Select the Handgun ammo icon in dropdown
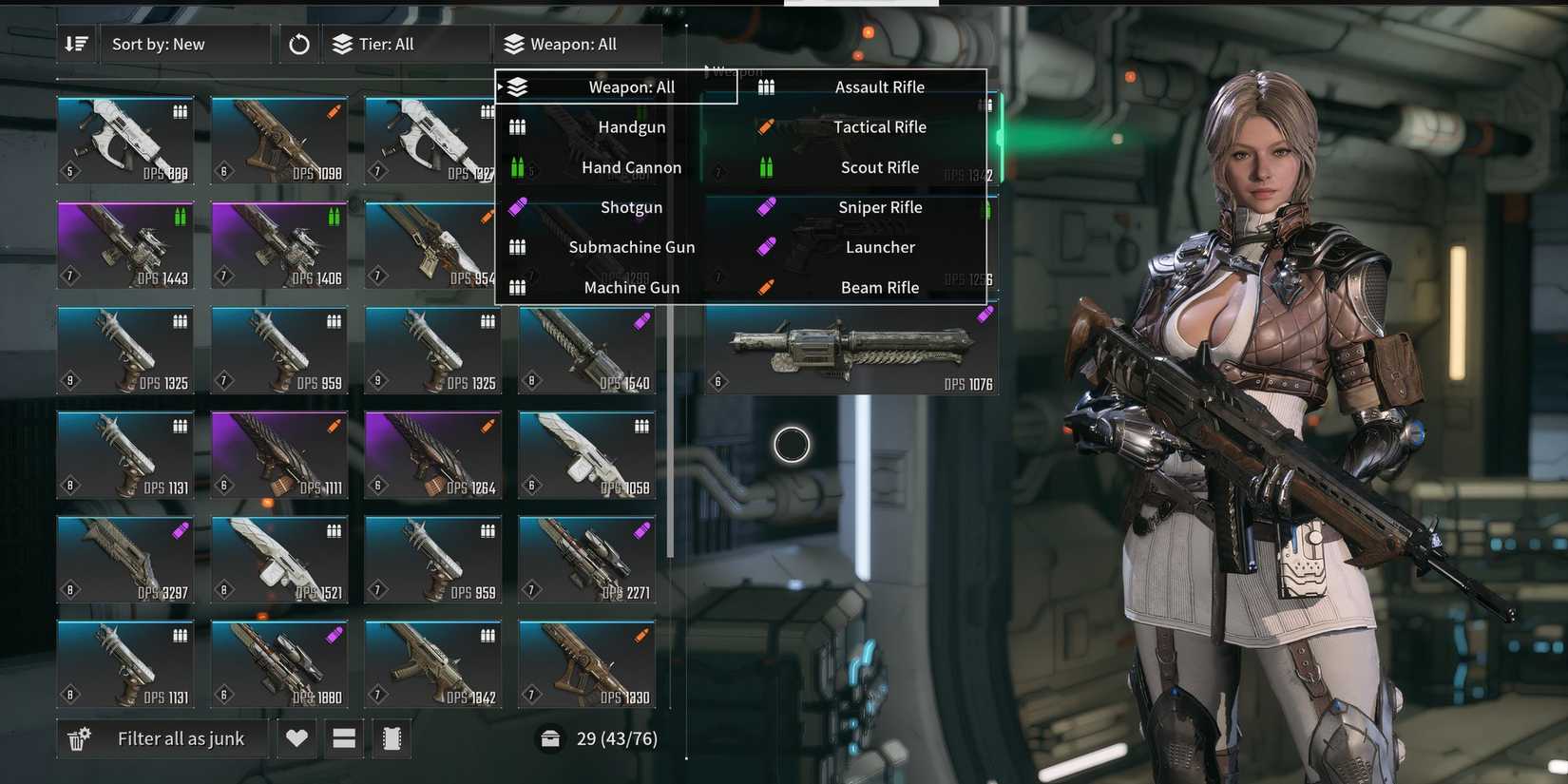The height and width of the screenshot is (784, 1568). tap(516, 126)
